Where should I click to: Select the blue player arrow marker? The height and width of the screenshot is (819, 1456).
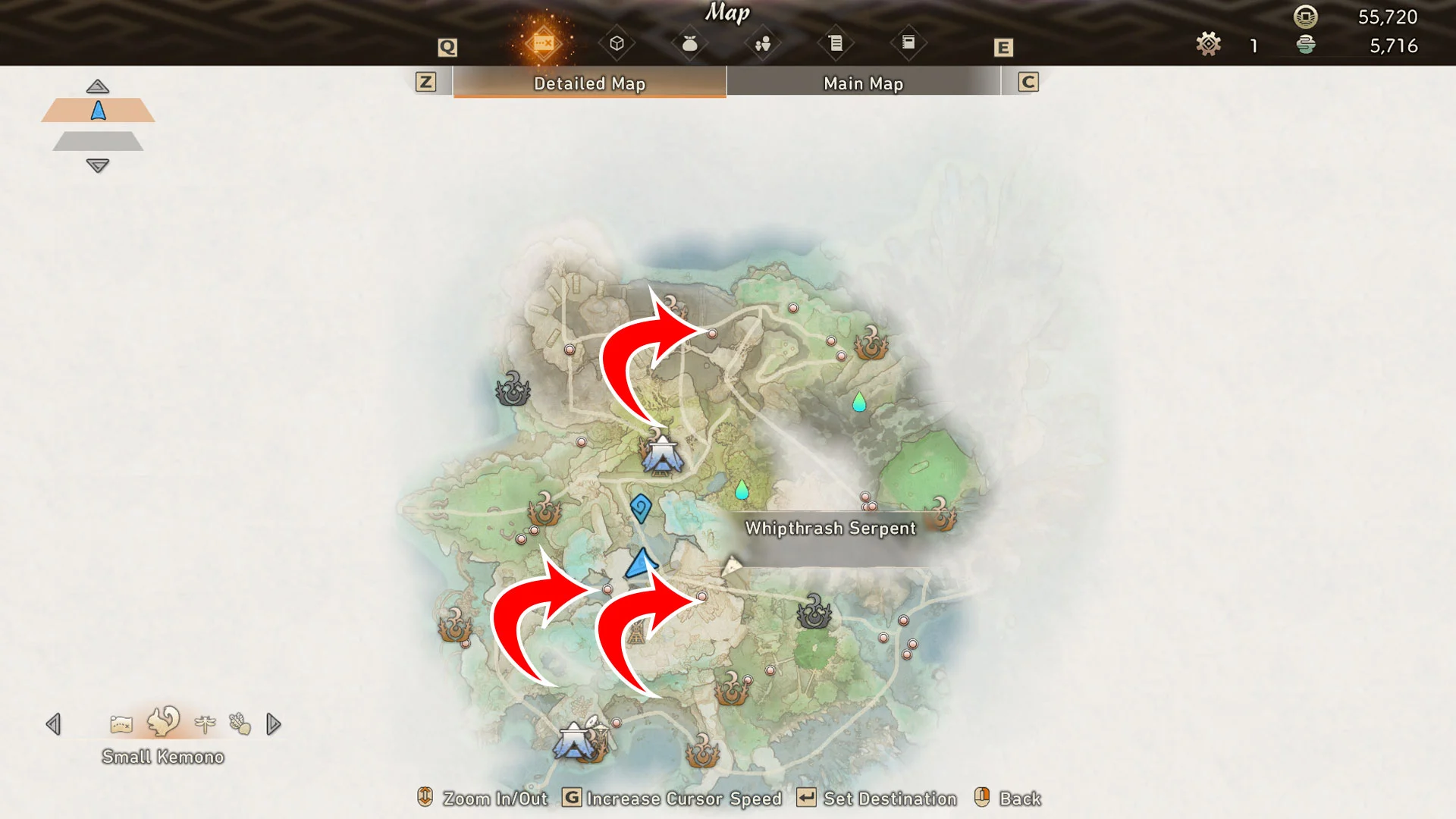coord(641,563)
